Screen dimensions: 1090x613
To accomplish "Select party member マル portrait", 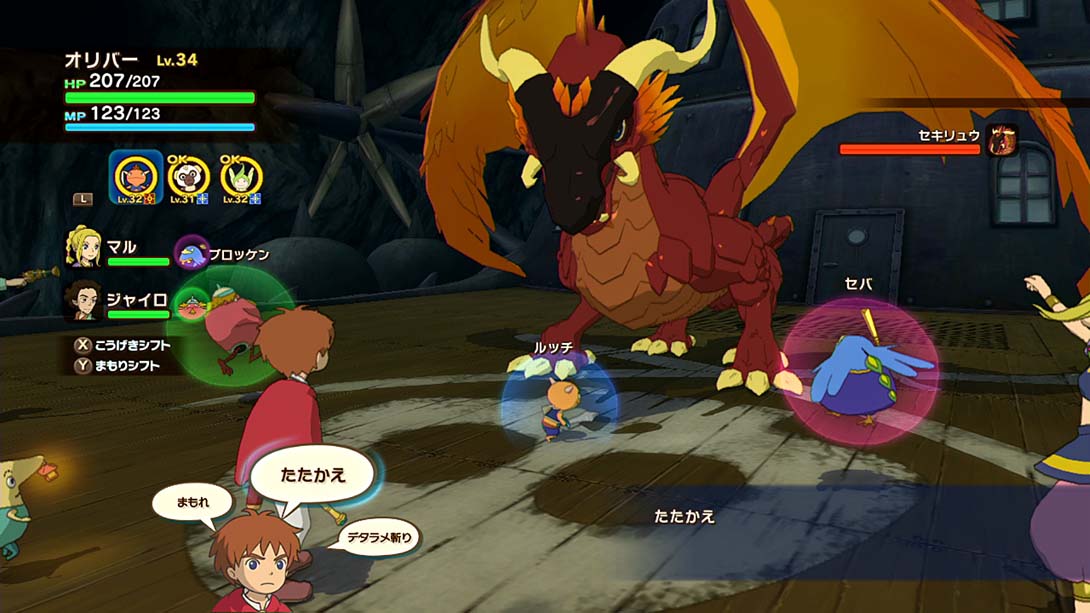I will pyautogui.click(x=84, y=247).
